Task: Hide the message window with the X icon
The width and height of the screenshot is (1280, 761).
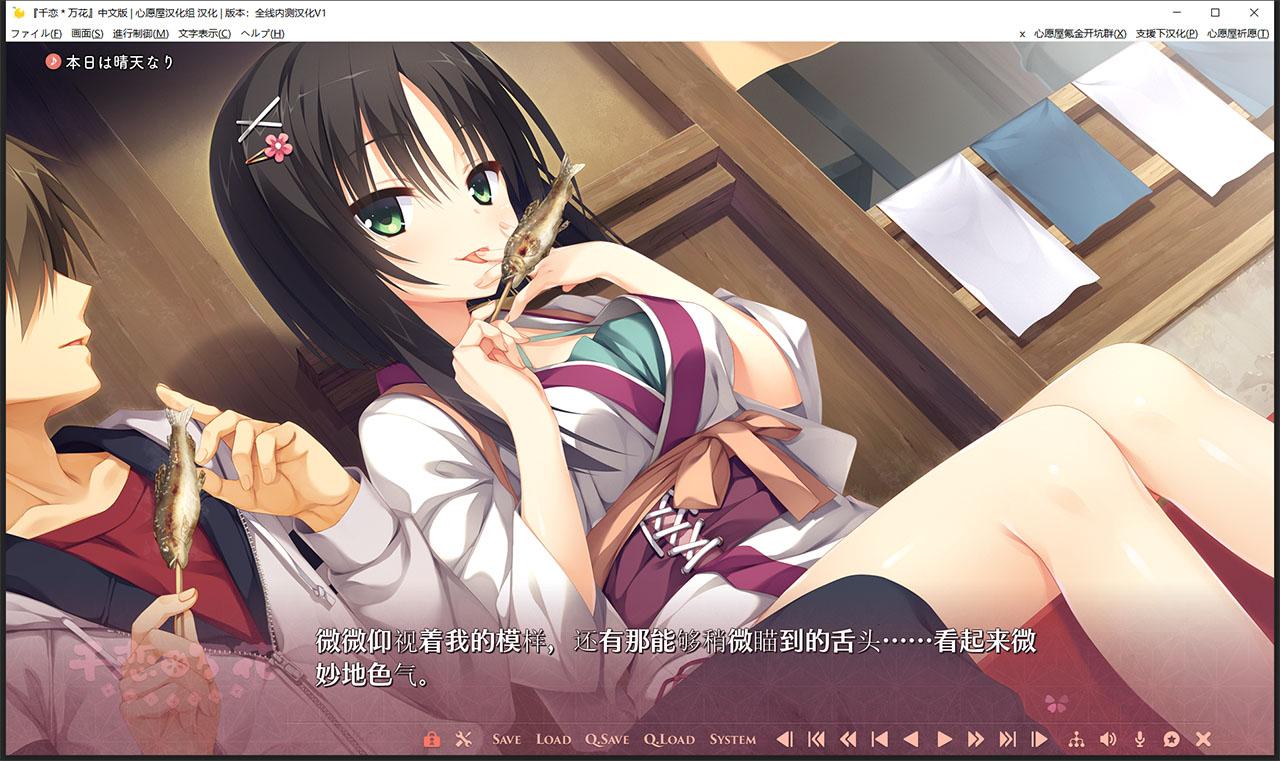Action: (1203, 740)
